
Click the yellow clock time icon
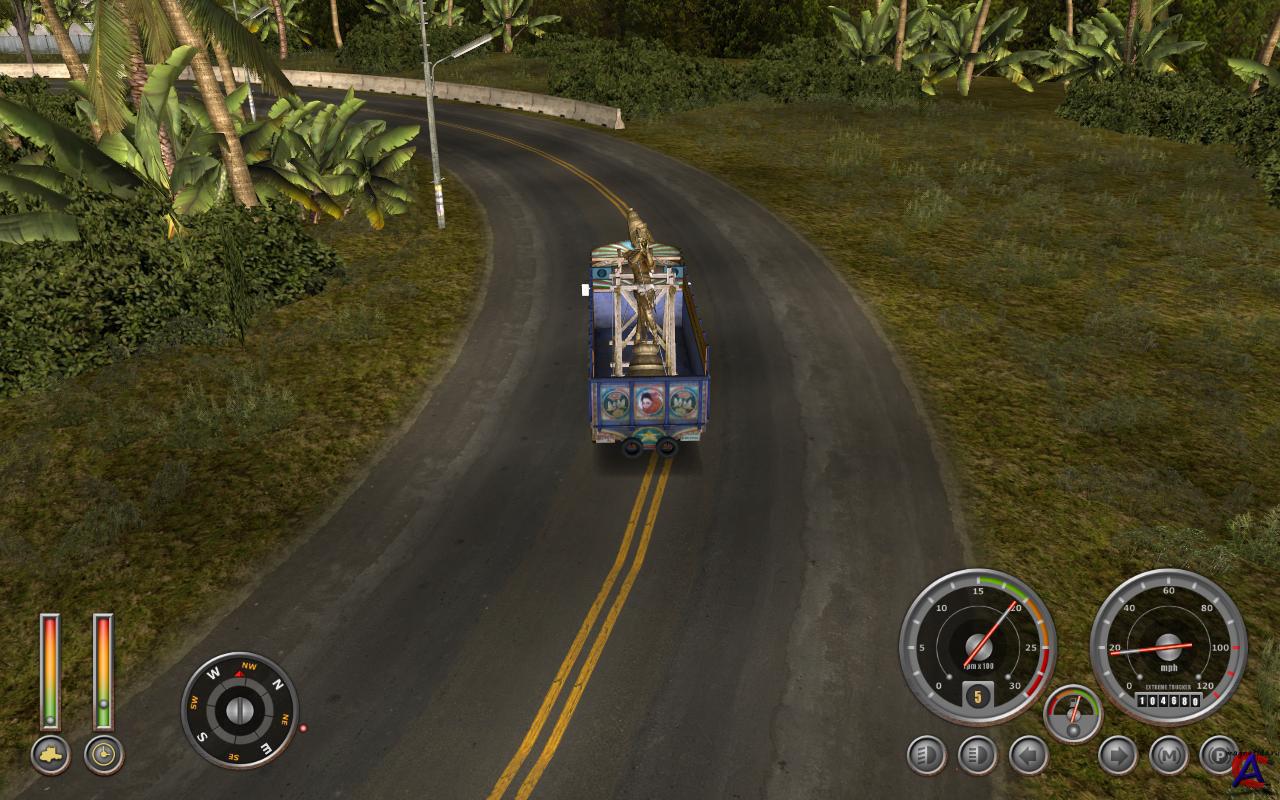tap(104, 755)
